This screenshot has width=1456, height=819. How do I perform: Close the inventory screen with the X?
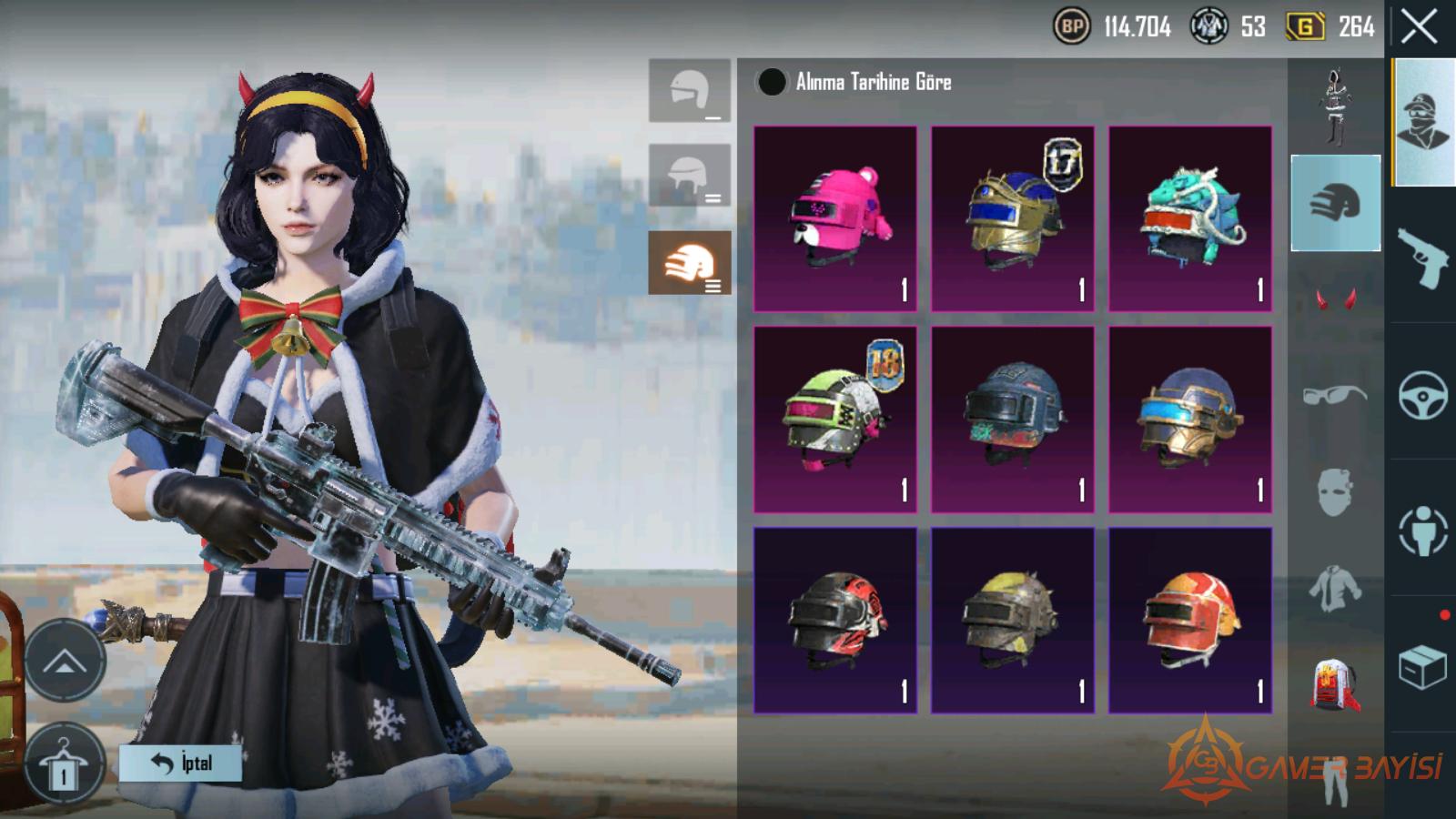click(1420, 27)
